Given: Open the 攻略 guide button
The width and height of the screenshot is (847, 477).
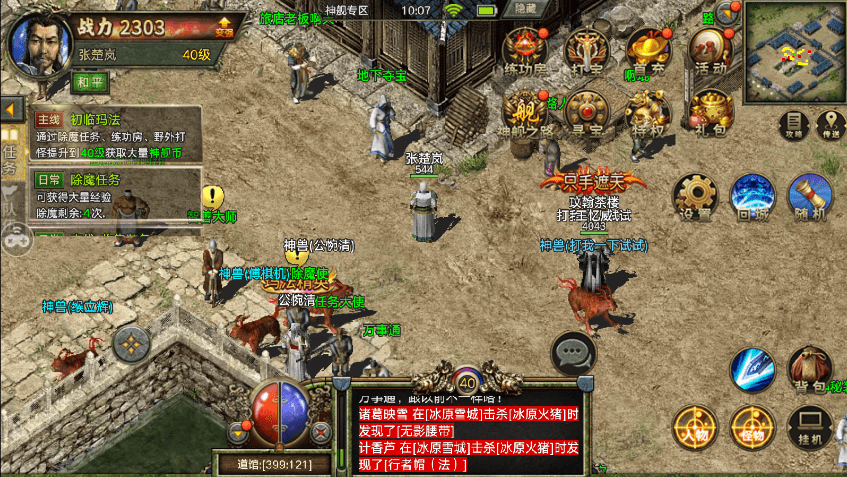Looking at the screenshot, I should pyautogui.click(x=793, y=124).
